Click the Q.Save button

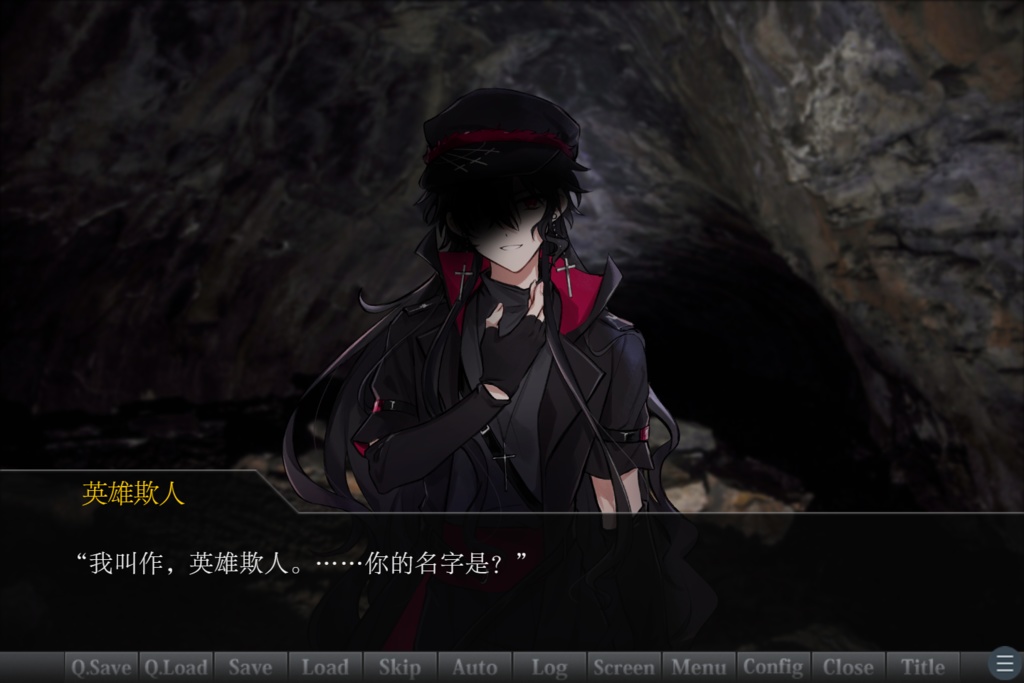click(x=101, y=667)
